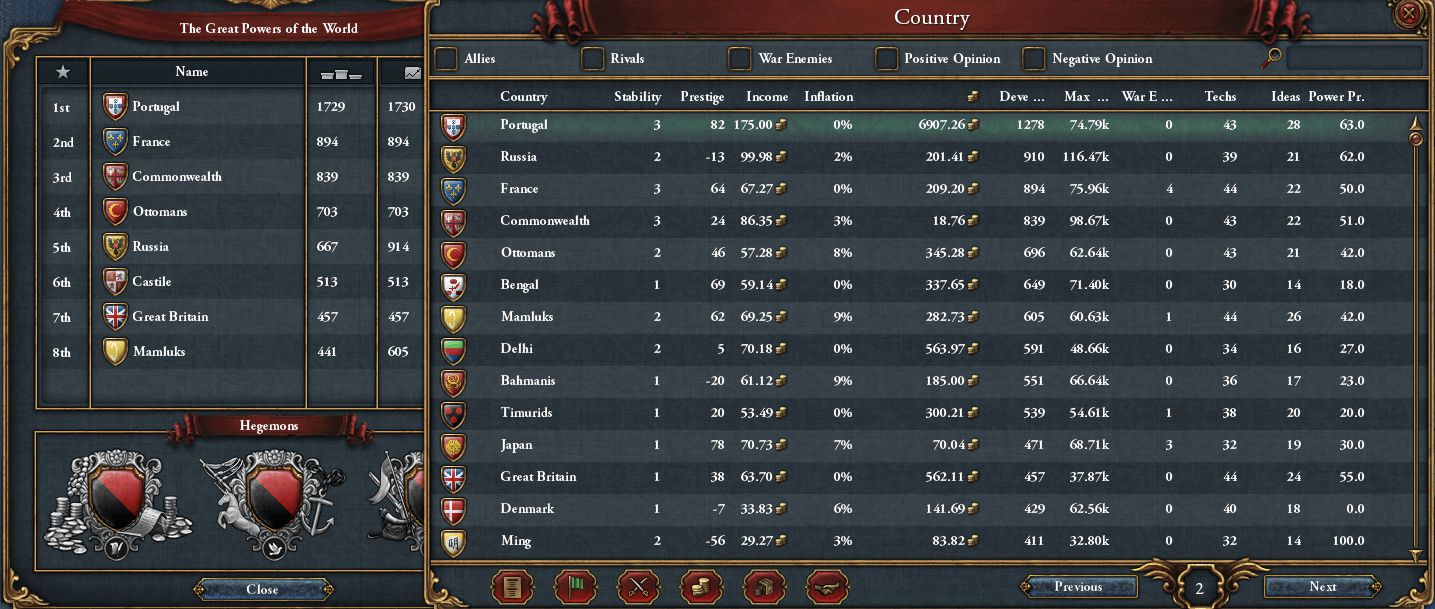Go to the Next ledger page
The width and height of the screenshot is (1435, 609).
pyautogui.click(x=1322, y=587)
